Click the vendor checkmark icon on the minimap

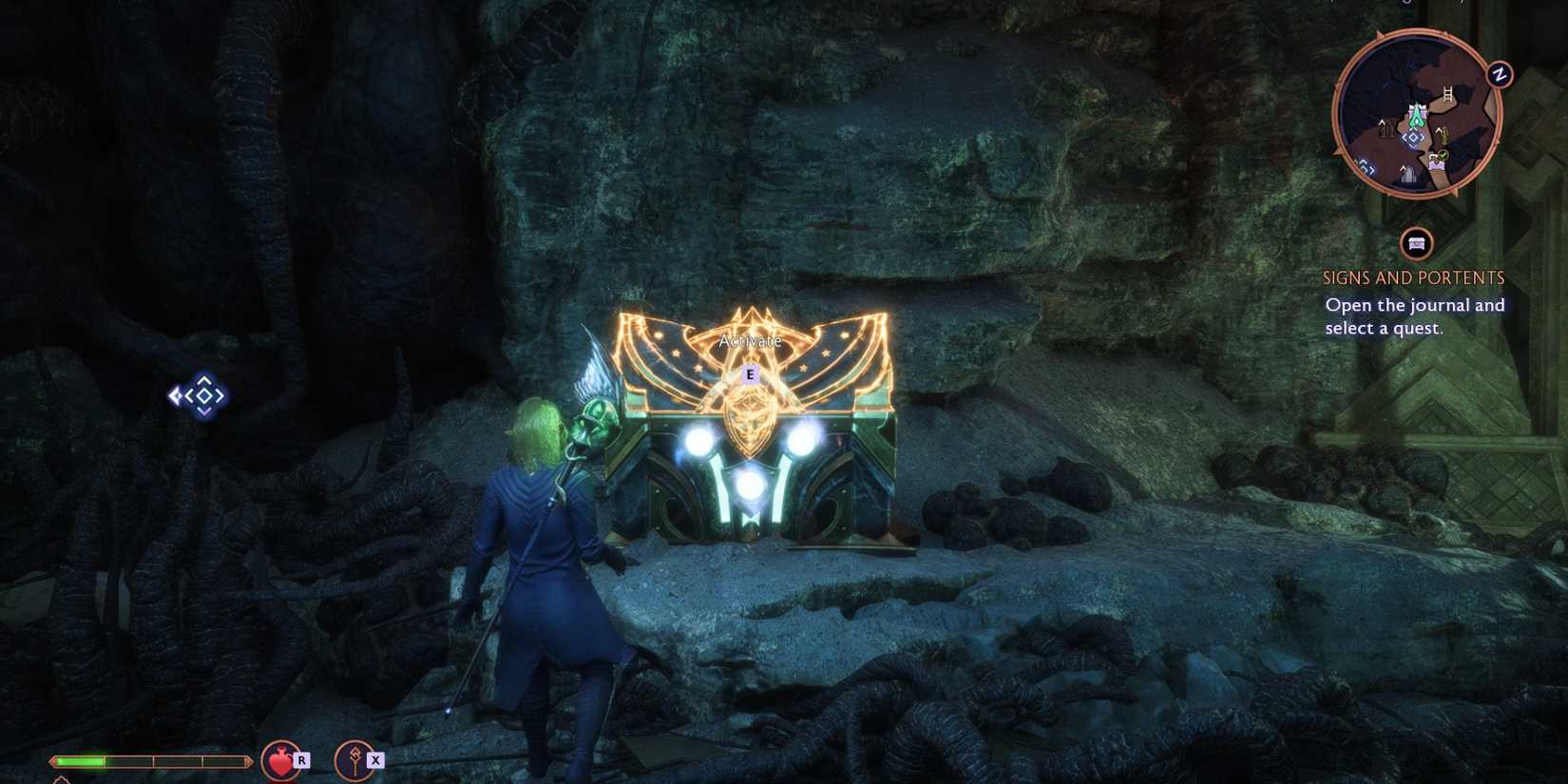[x=1442, y=156]
